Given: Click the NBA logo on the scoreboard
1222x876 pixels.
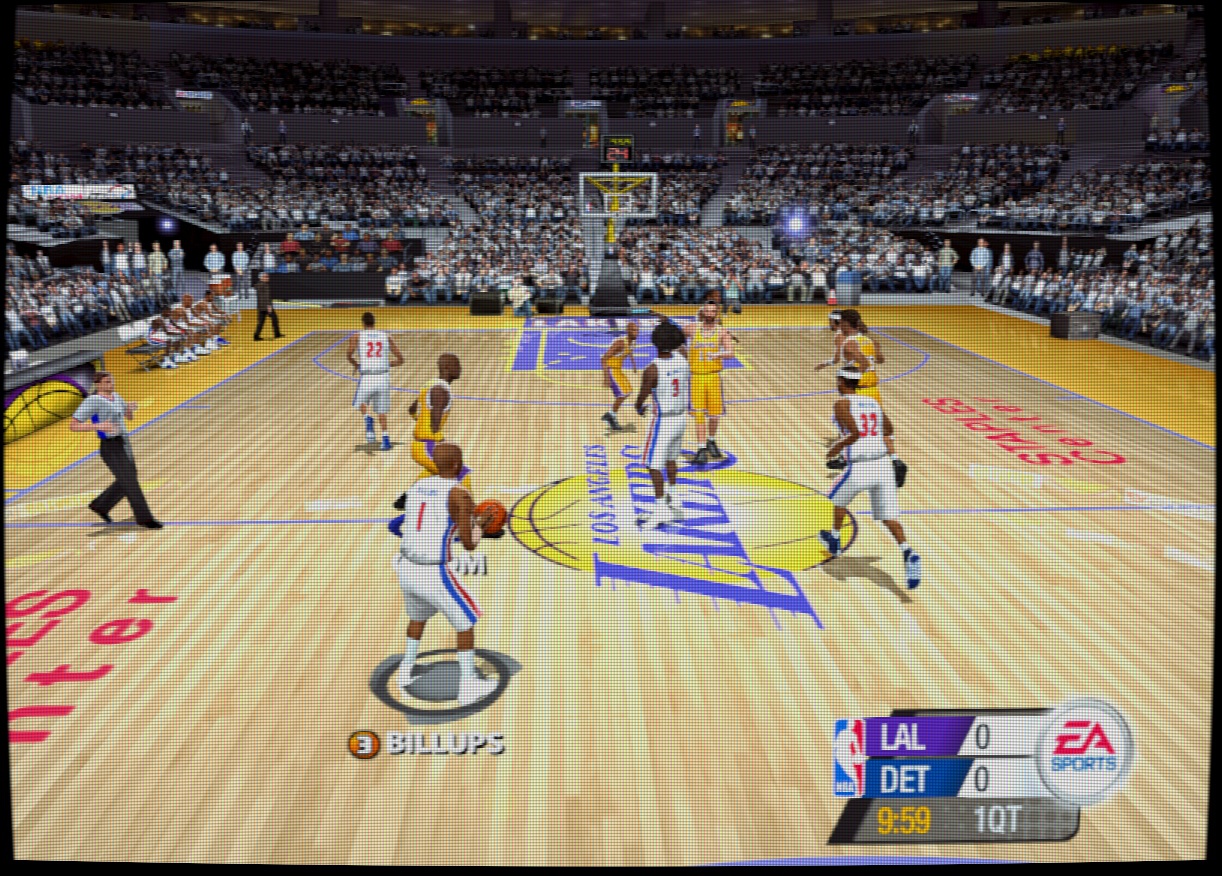Looking at the screenshot, I should (849, 757).
